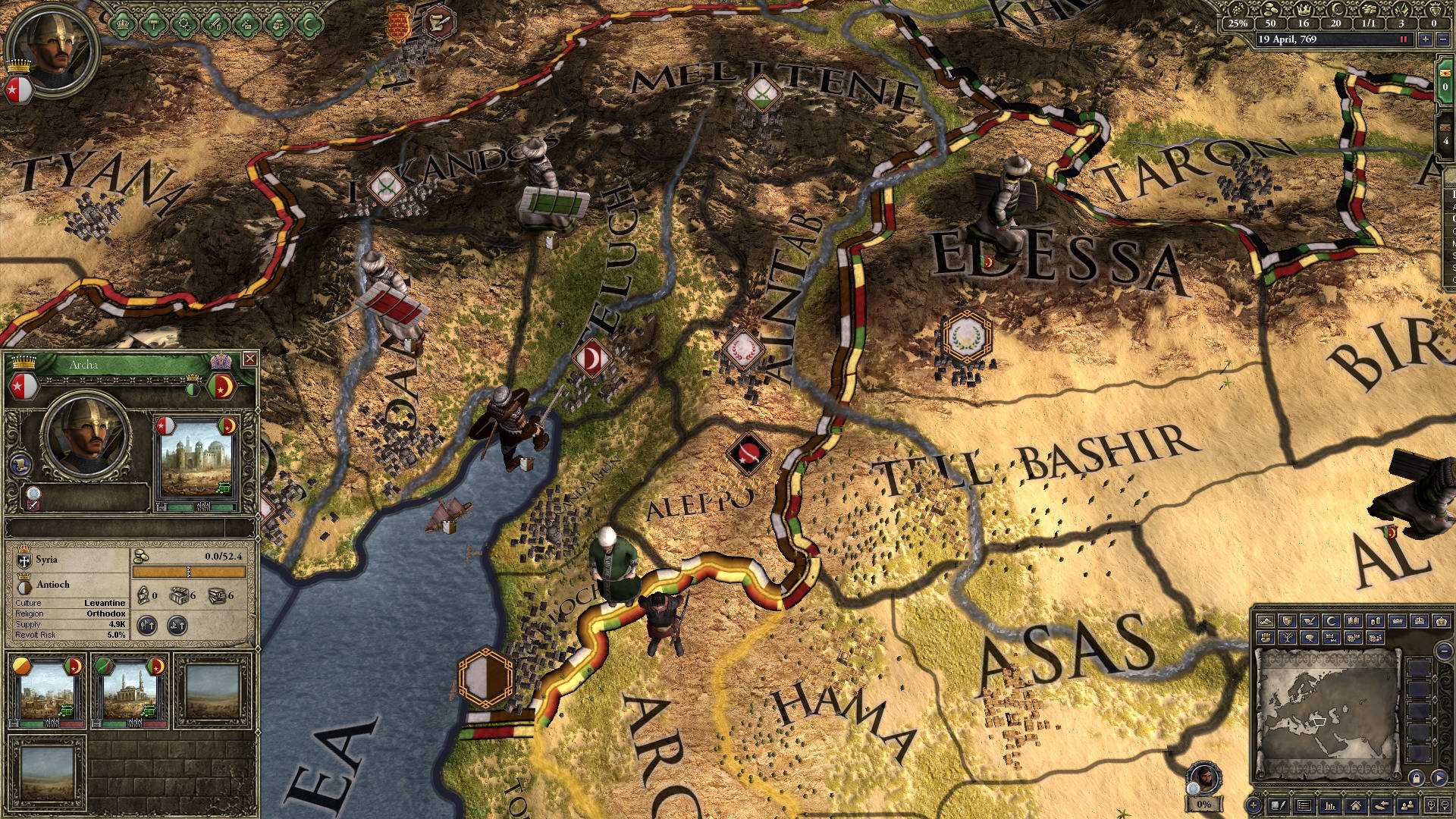Click the plus expander left of the bottom toolbar
This screenshot has width=1456, height=819.
coord(1254,805)
